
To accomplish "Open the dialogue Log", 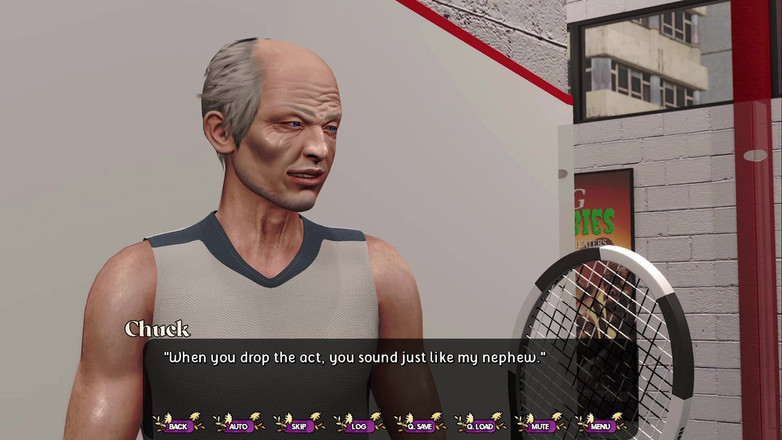I will tap(359, 425).
